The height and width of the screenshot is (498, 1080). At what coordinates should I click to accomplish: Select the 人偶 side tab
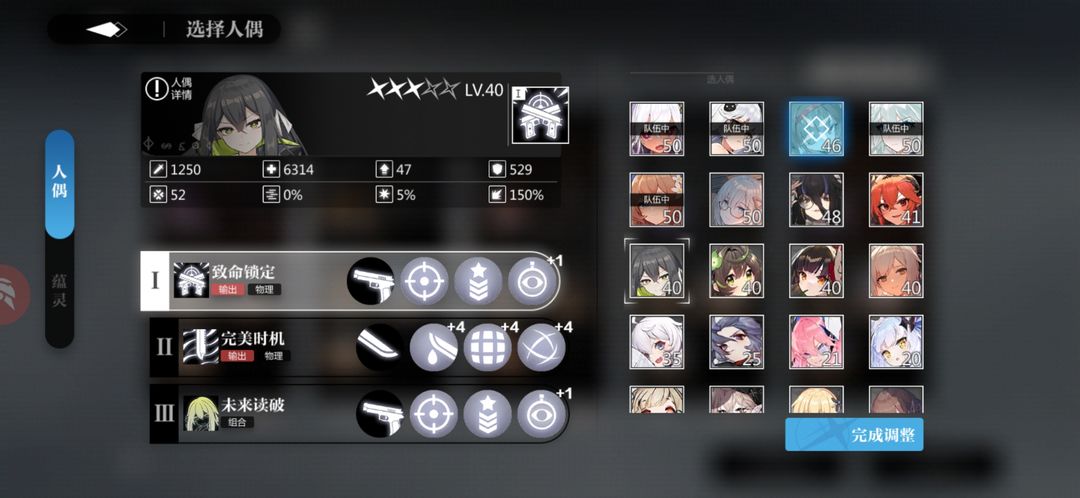pyautogui.click(x=60, y=185)
